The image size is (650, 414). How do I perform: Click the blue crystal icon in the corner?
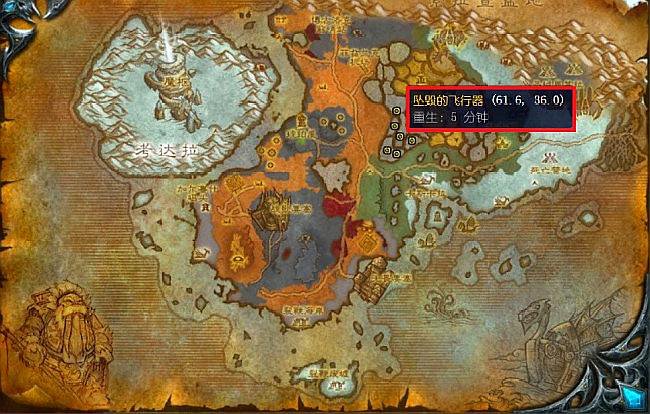(x=630, y=394)
